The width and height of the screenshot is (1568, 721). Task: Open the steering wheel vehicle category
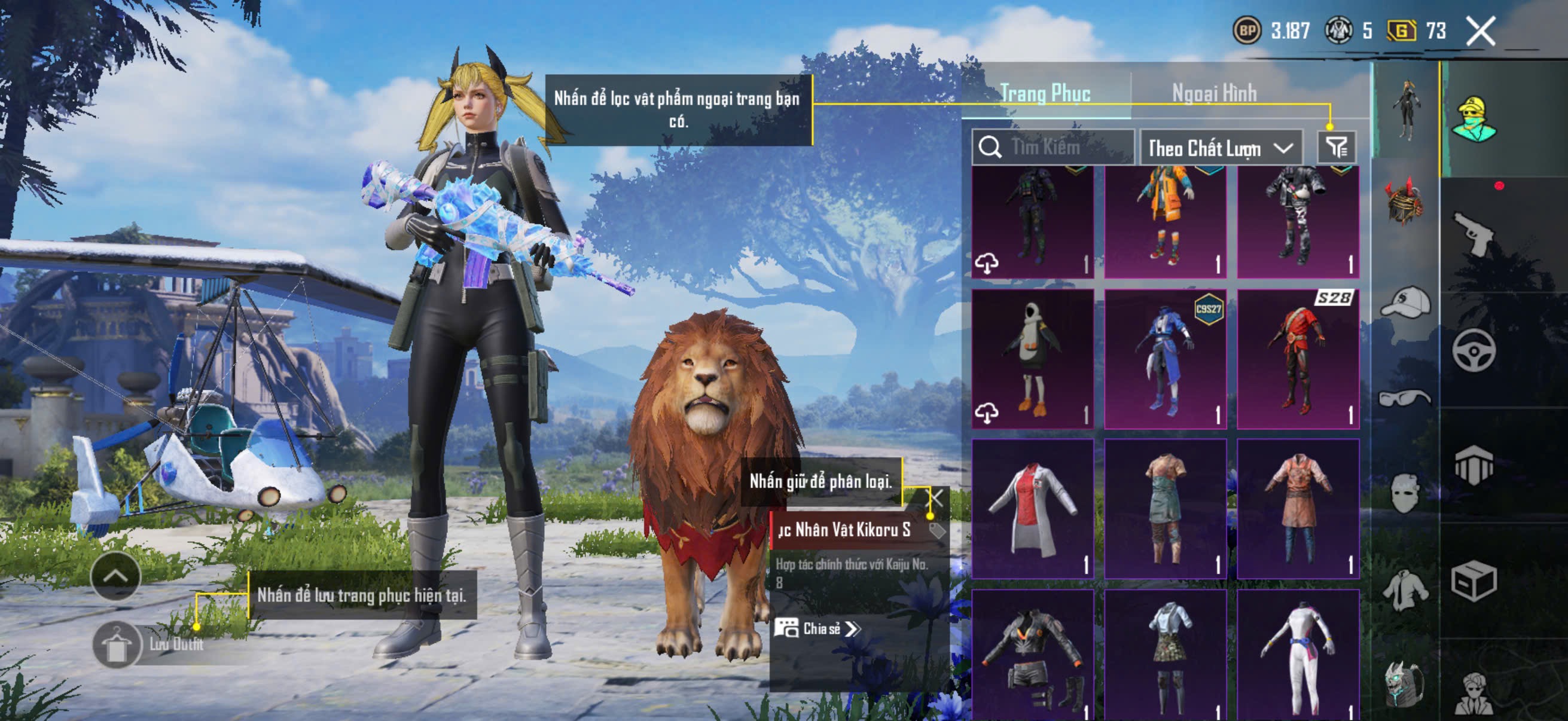1474,349
